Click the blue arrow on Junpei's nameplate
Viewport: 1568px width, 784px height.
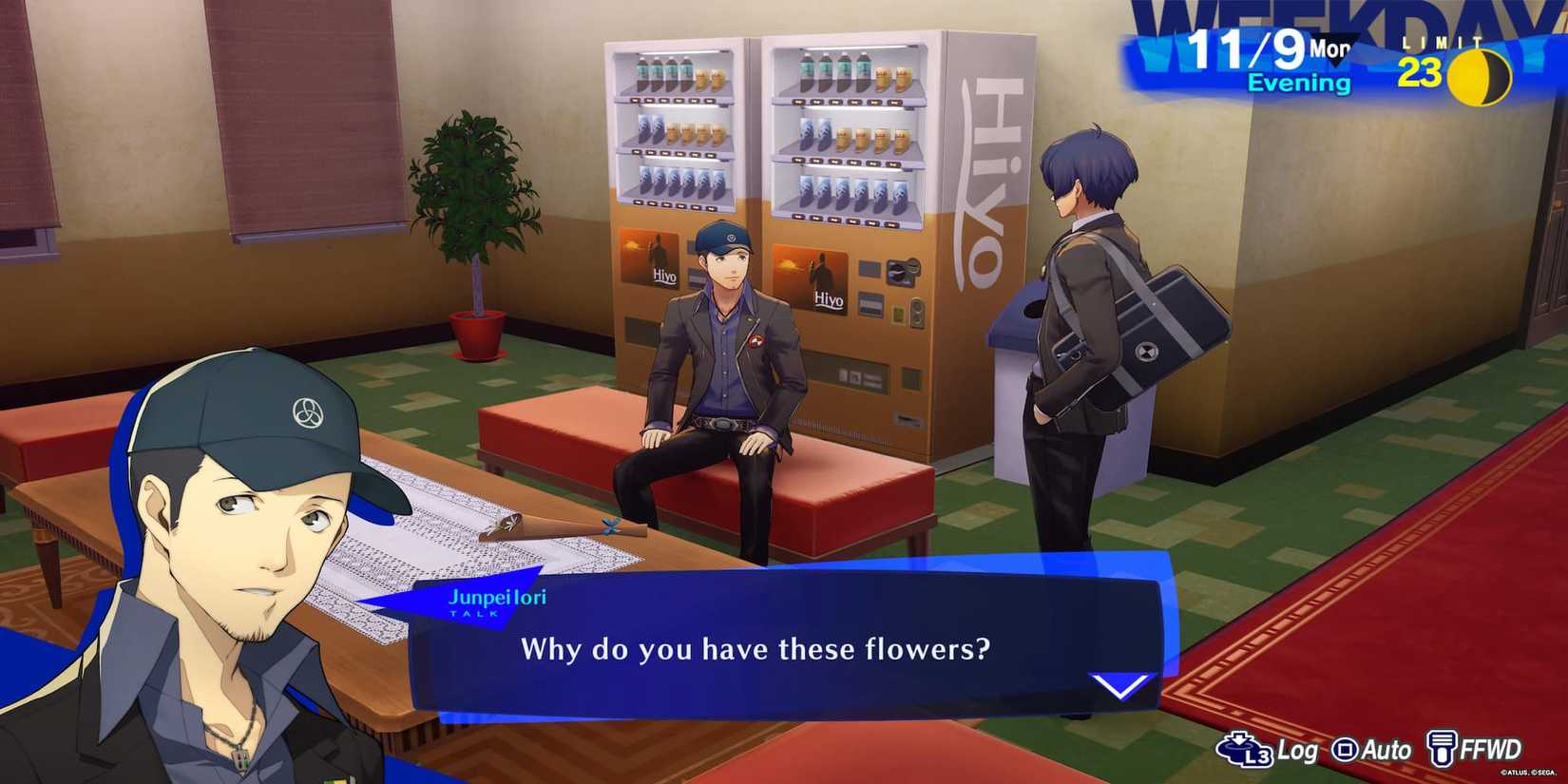(401, 602)
